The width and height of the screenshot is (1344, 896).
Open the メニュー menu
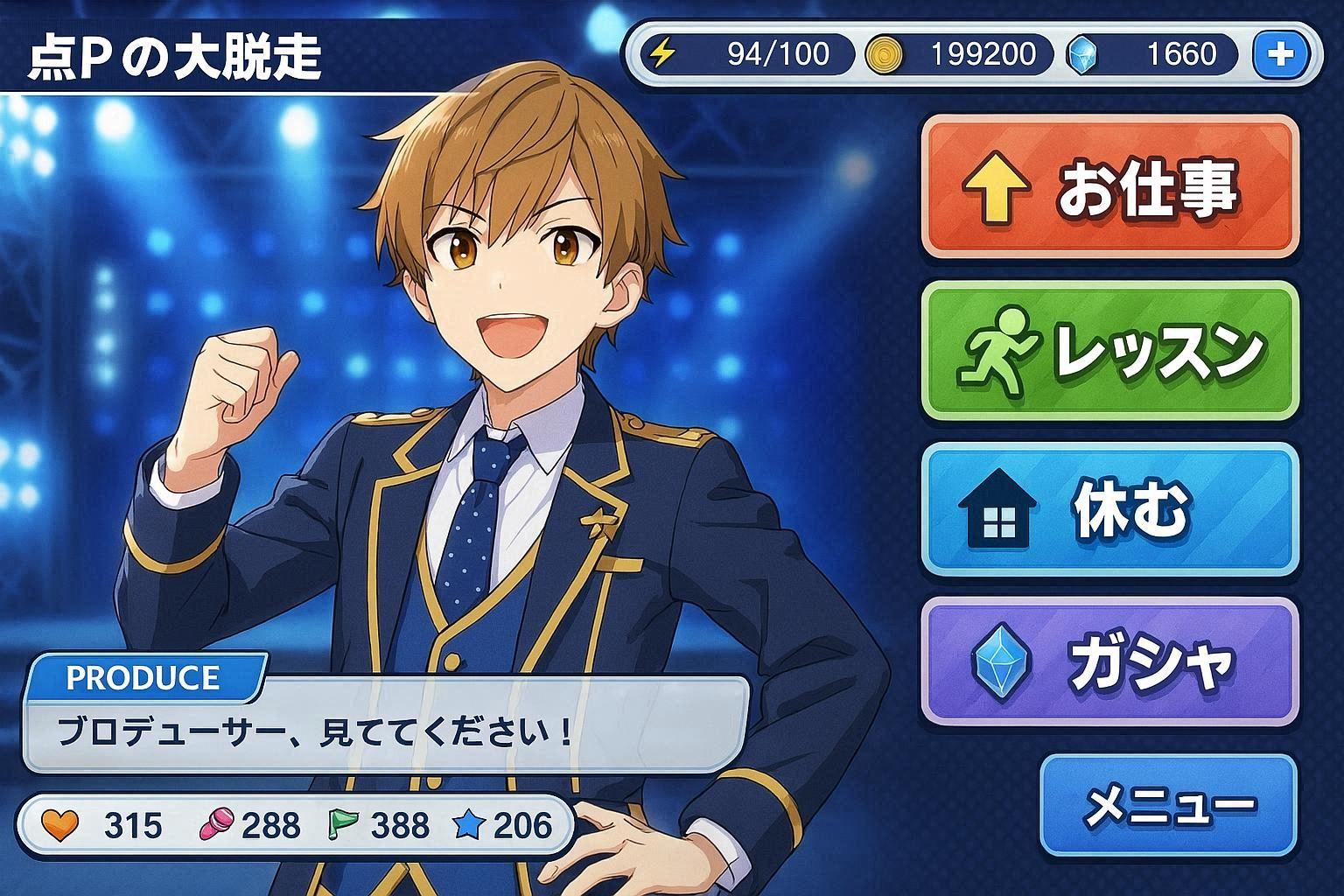point(1168,805)
